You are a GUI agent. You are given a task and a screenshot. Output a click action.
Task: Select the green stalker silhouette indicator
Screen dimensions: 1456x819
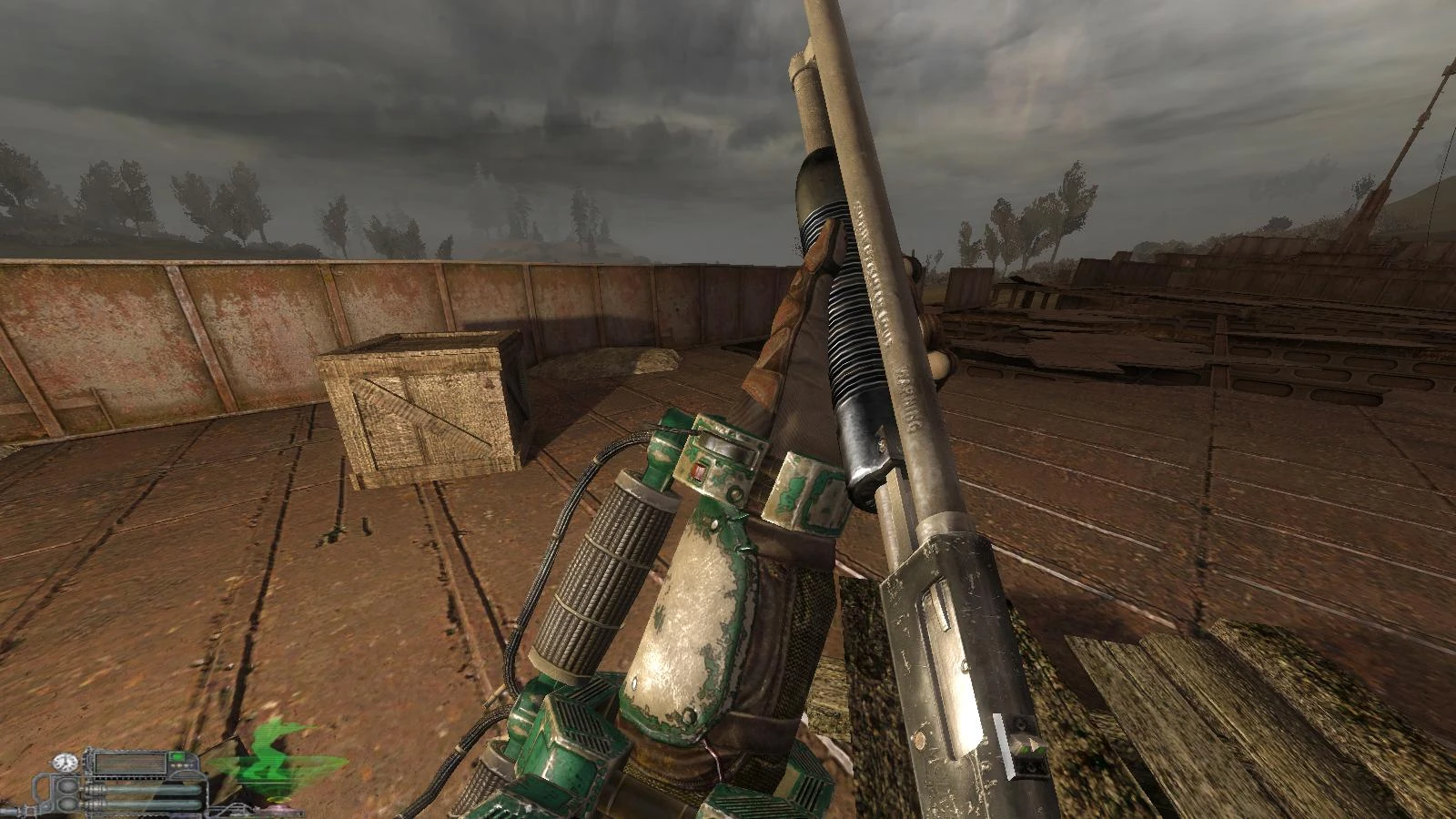pyautogui.click(x=268, y=763)
